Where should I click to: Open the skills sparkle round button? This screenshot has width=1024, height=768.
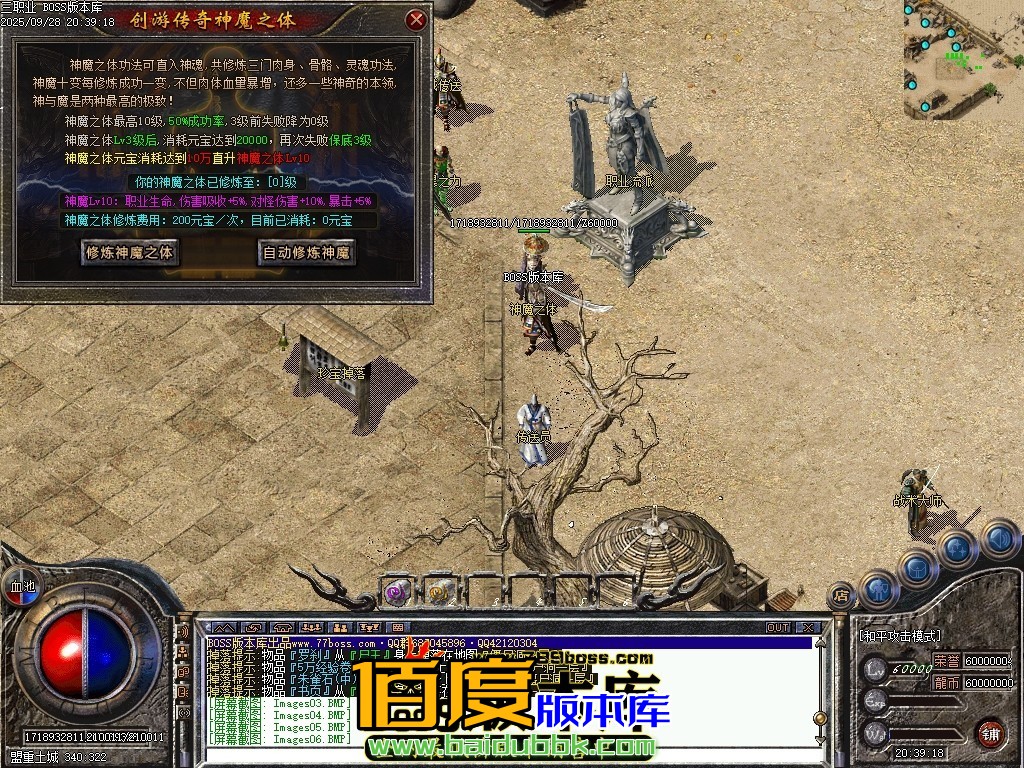click(957, 547)
